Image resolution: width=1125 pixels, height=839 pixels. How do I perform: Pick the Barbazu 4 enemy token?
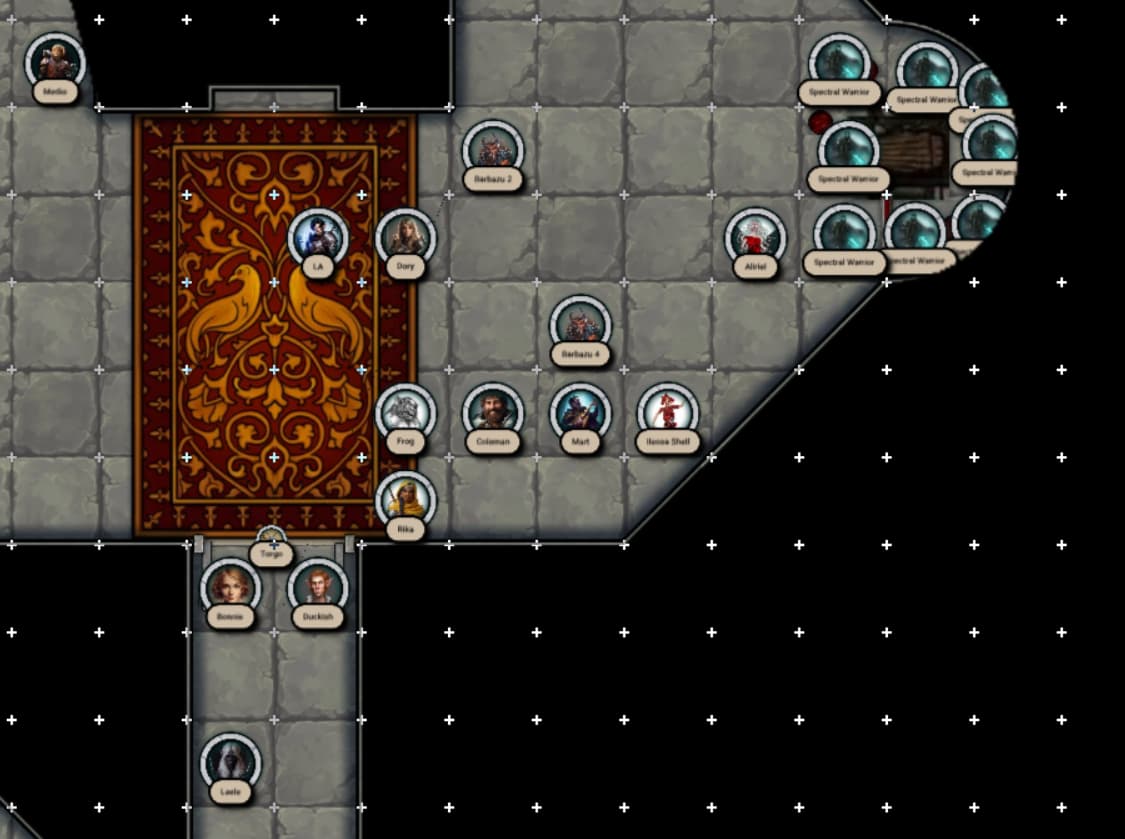580,326
